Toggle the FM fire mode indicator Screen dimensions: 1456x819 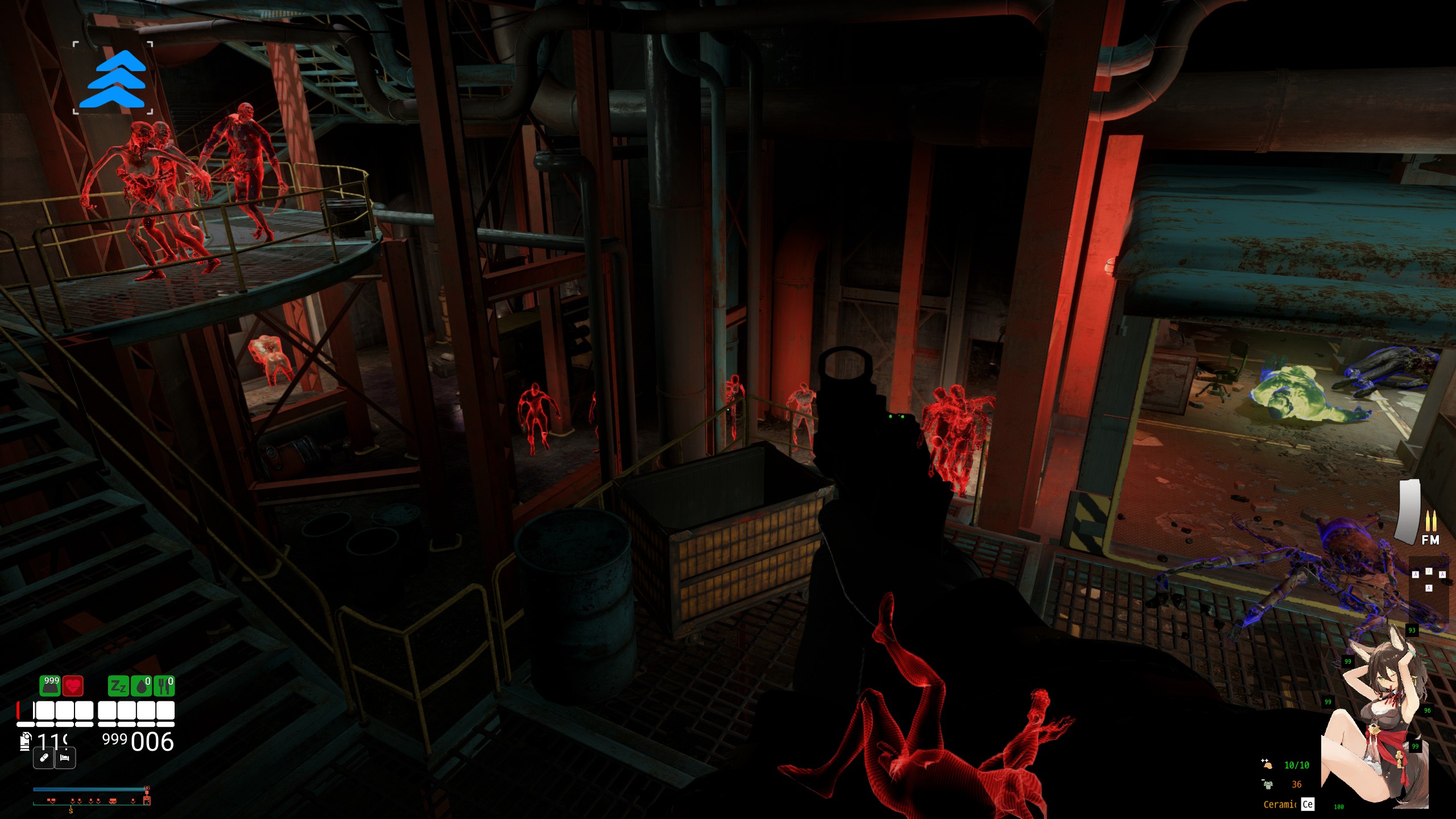pyautogui.click(x=1430, y=540)
